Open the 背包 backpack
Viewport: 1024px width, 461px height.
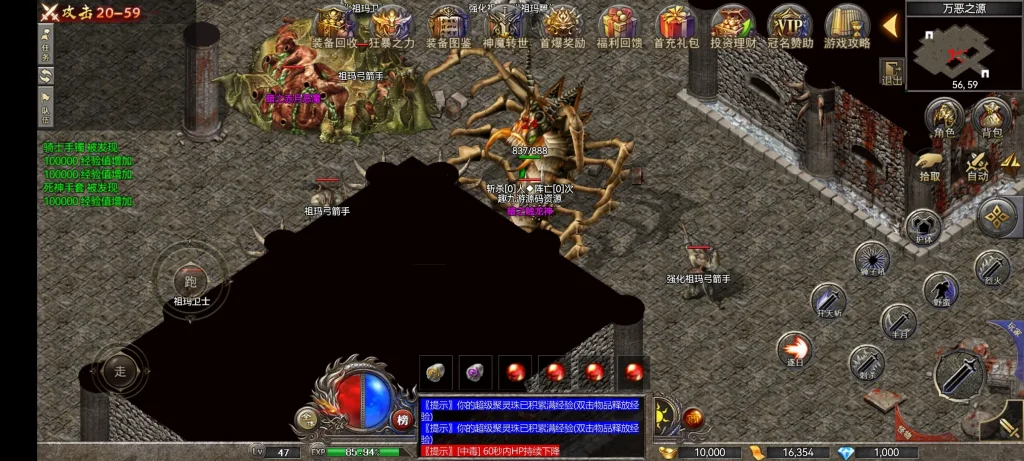(x=992, y=118)
